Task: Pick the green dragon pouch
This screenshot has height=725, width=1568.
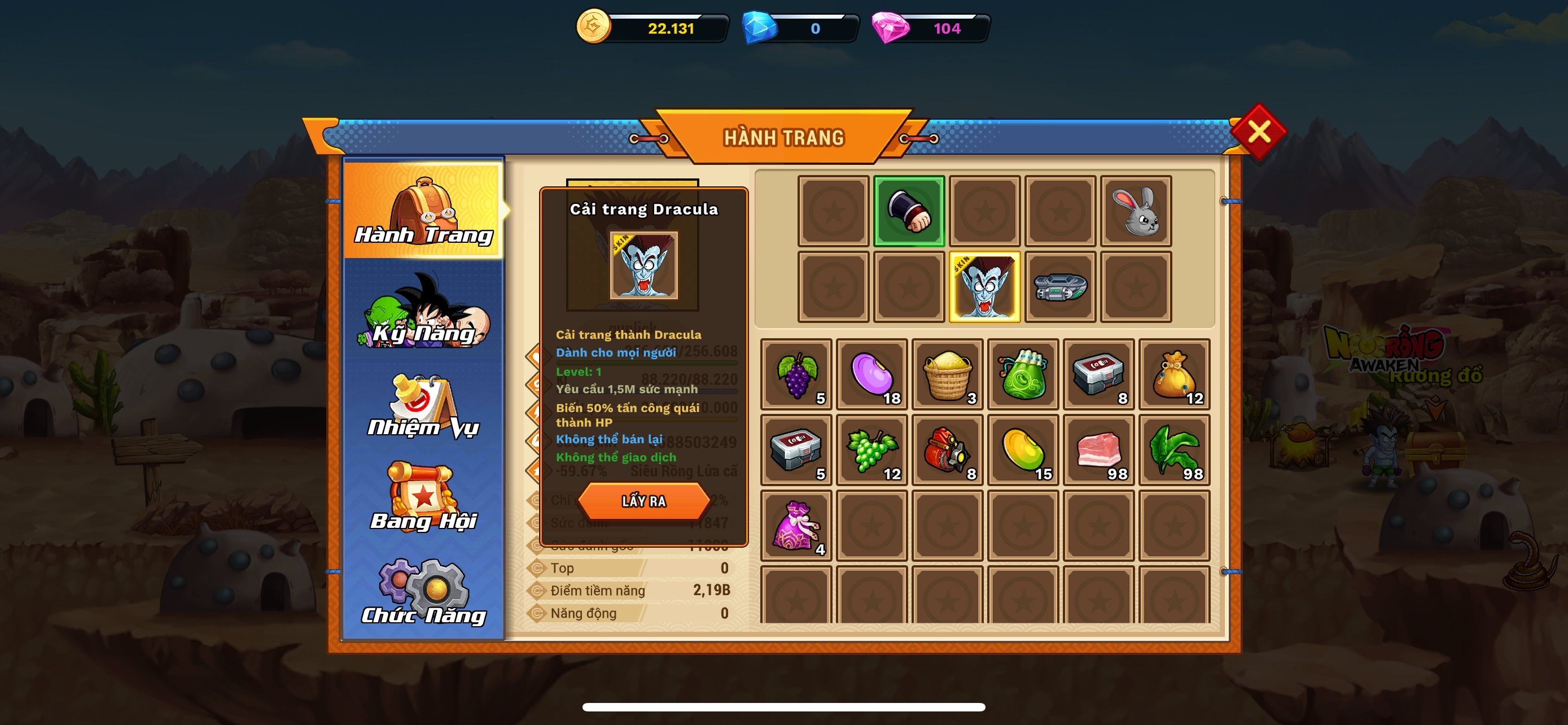Action: coord(1023,374)
